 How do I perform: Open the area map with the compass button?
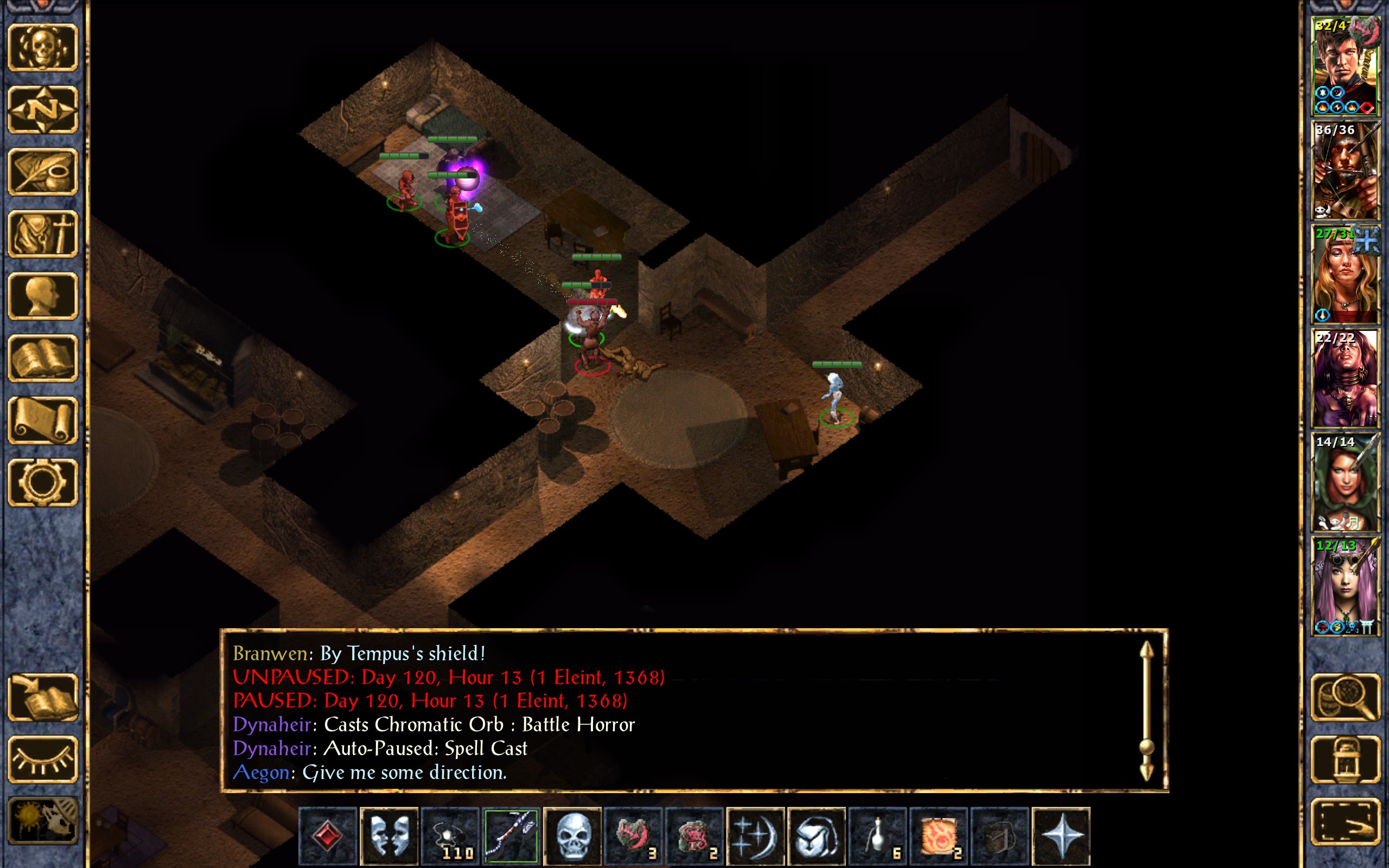click(43, 109)
